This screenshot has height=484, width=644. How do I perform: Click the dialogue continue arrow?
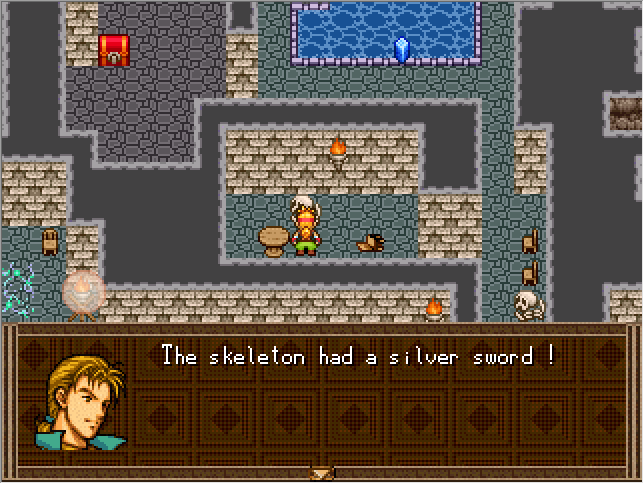[x=321, y=473]
